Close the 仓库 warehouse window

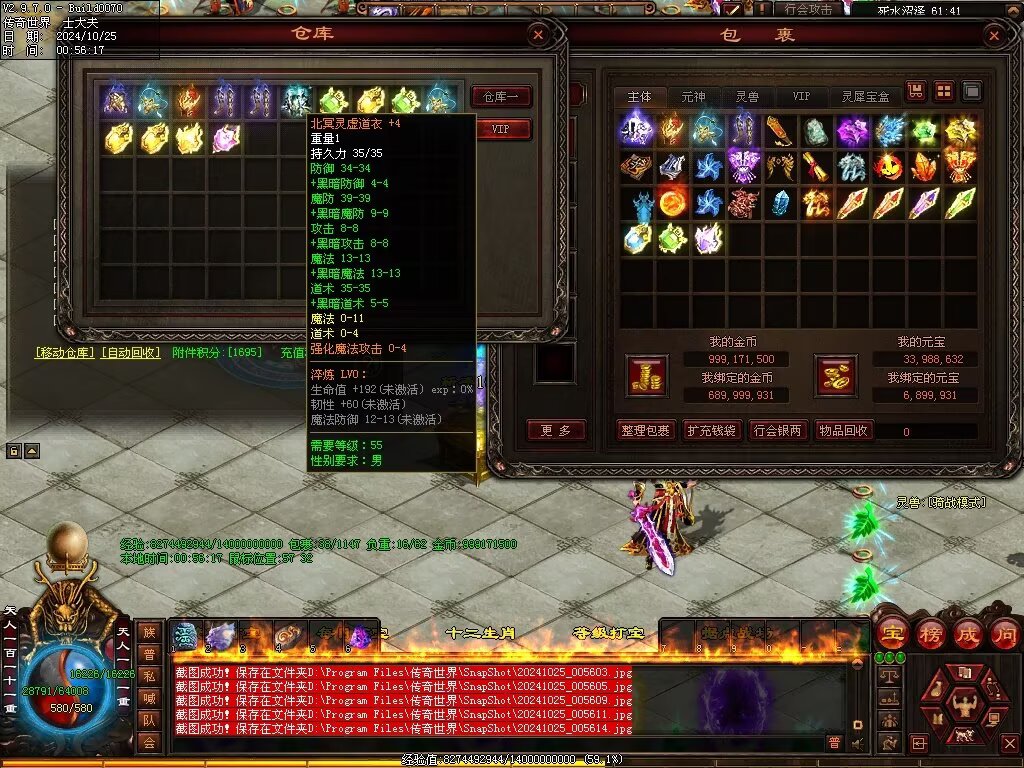538,35
